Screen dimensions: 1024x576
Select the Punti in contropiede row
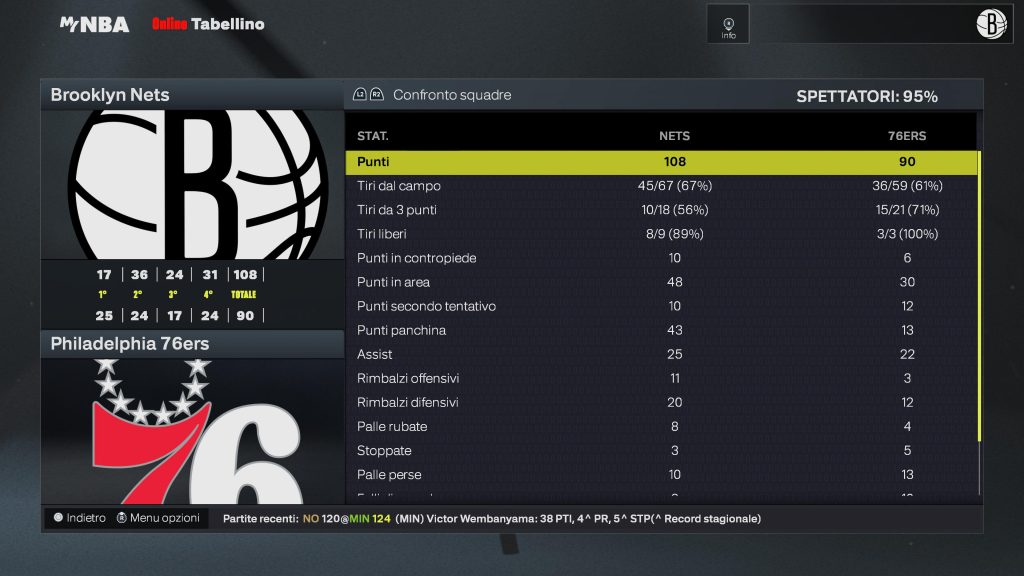pos(660,258)
